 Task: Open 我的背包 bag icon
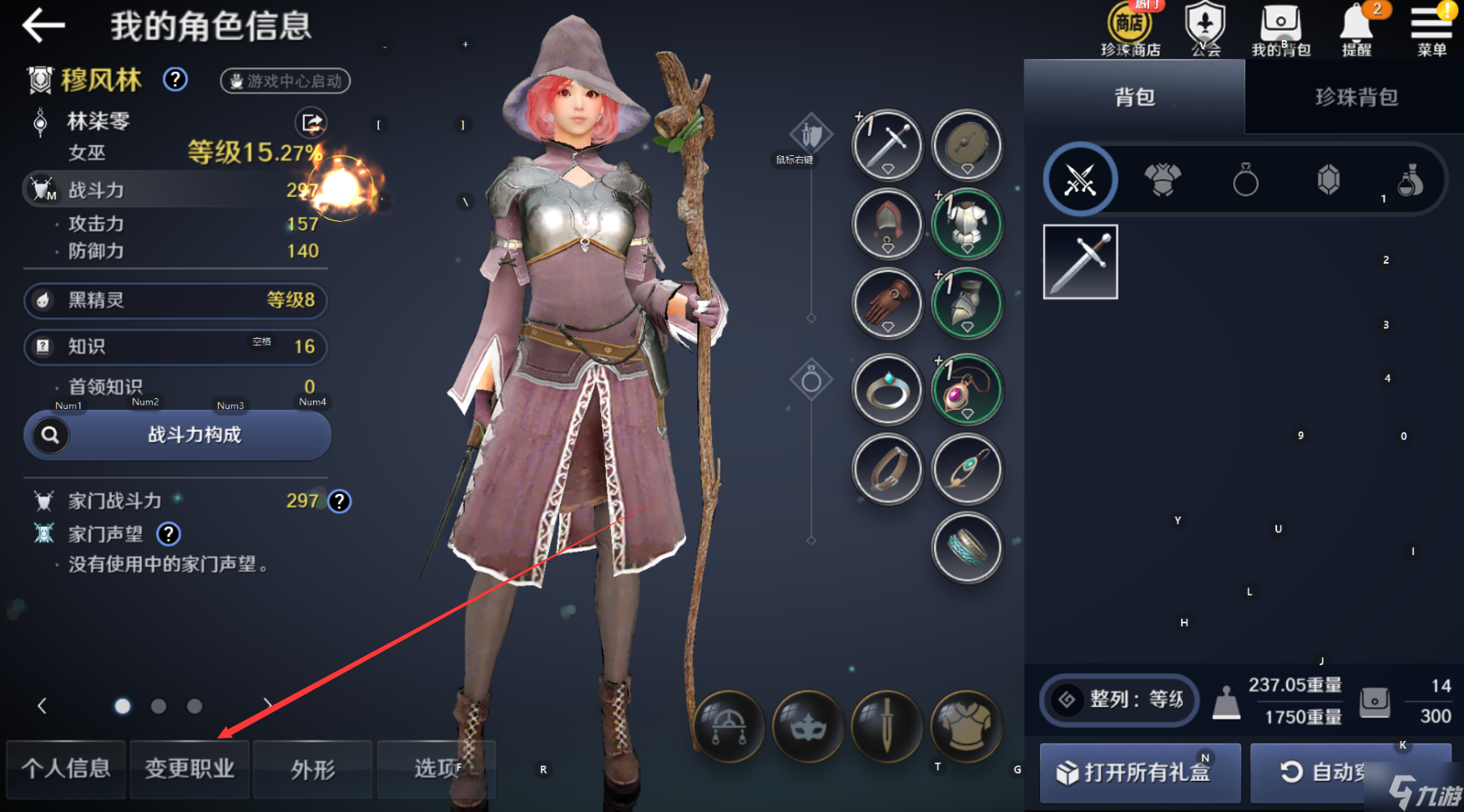point(1280,29)
